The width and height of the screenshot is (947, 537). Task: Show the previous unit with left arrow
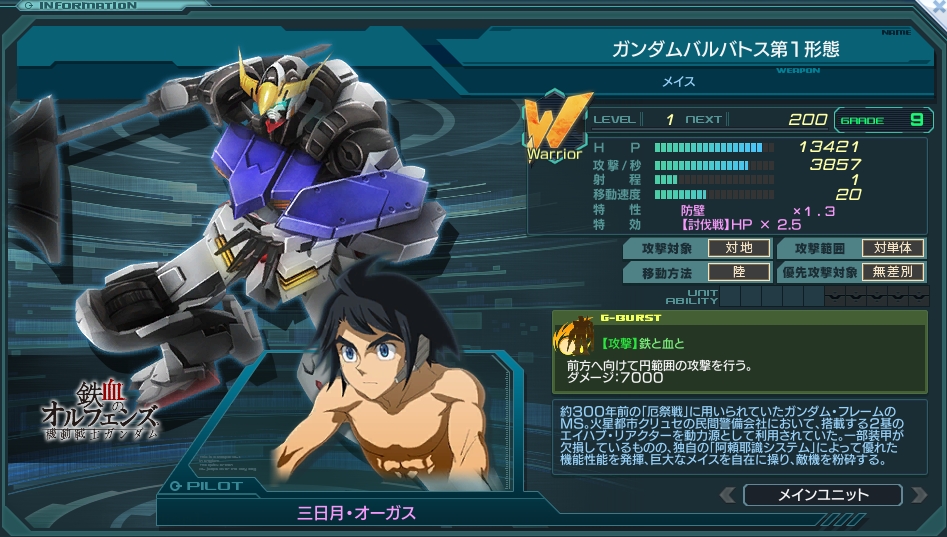click(x=727, y=495)
